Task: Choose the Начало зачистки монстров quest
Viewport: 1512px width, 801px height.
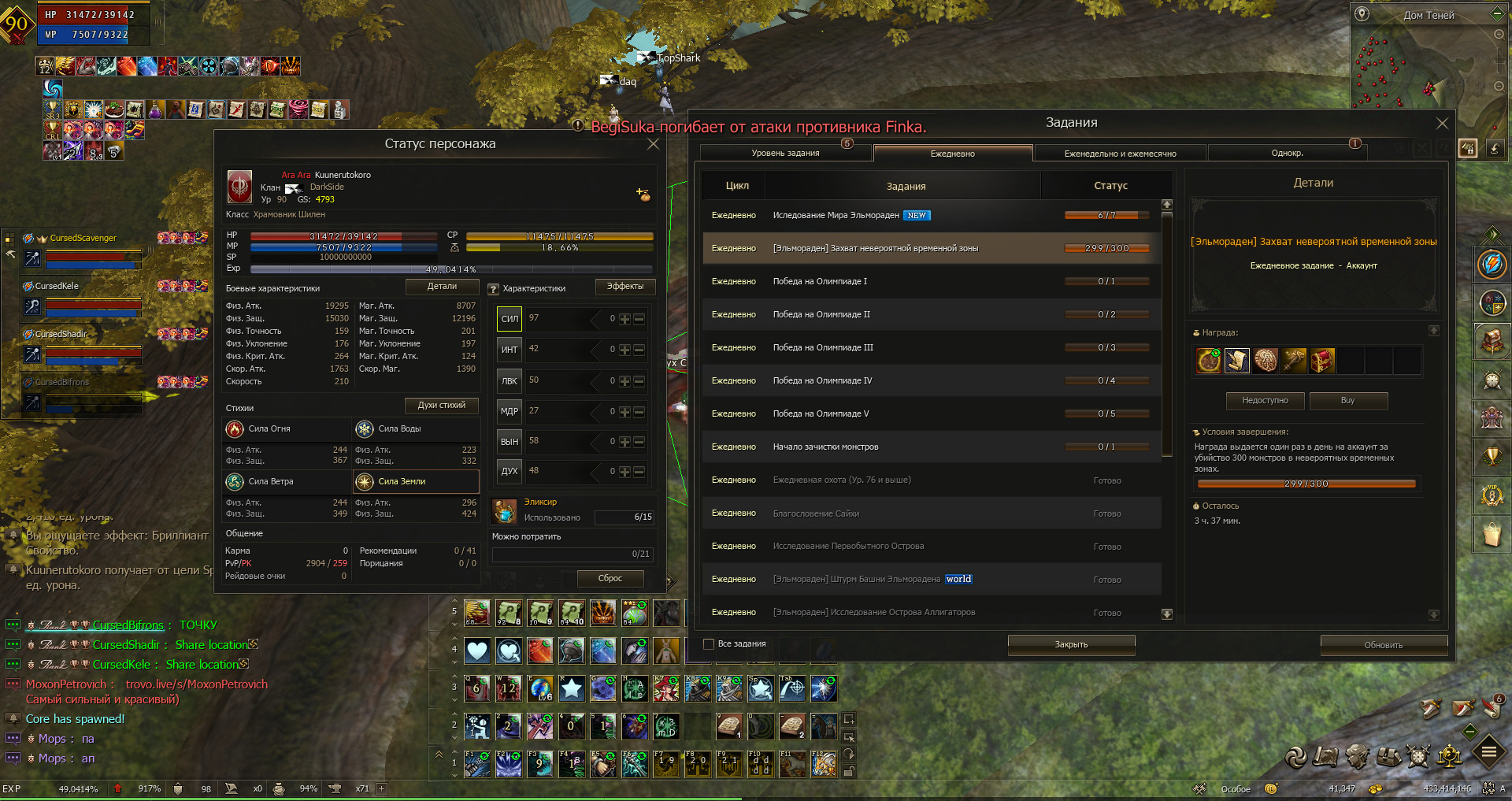Action: click(929, 447)
